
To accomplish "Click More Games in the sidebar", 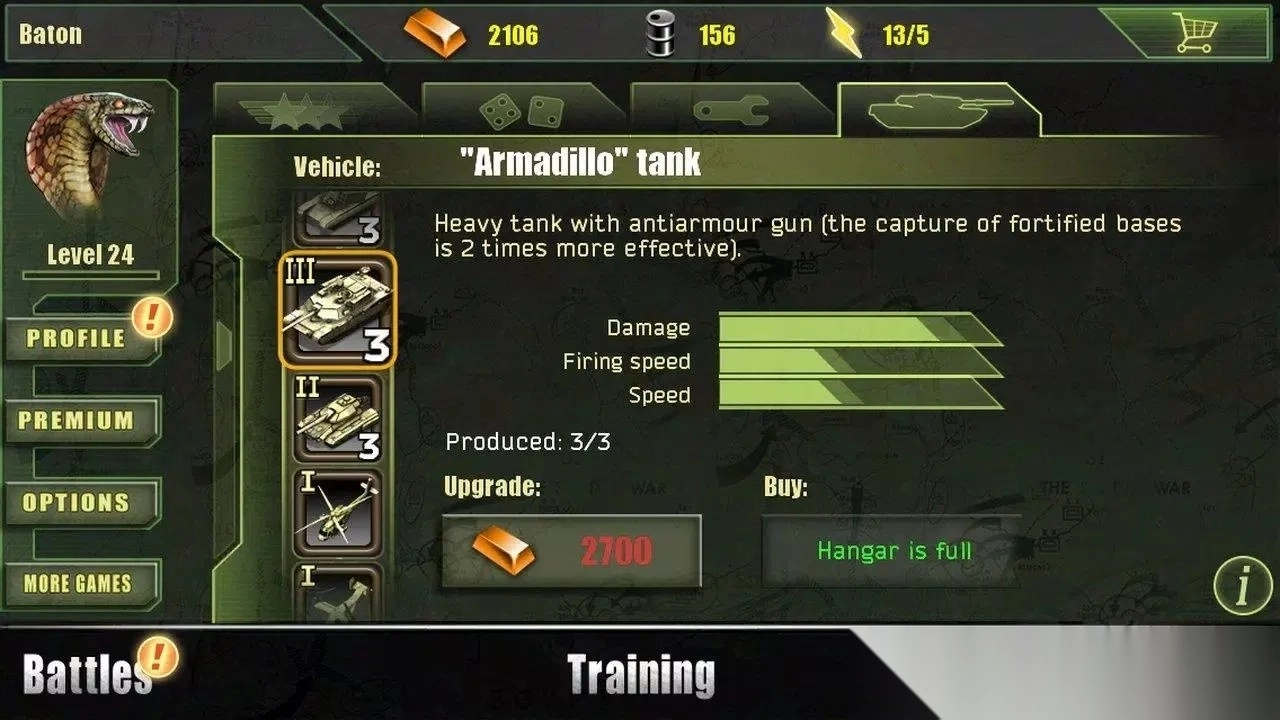I will (78, 583).
